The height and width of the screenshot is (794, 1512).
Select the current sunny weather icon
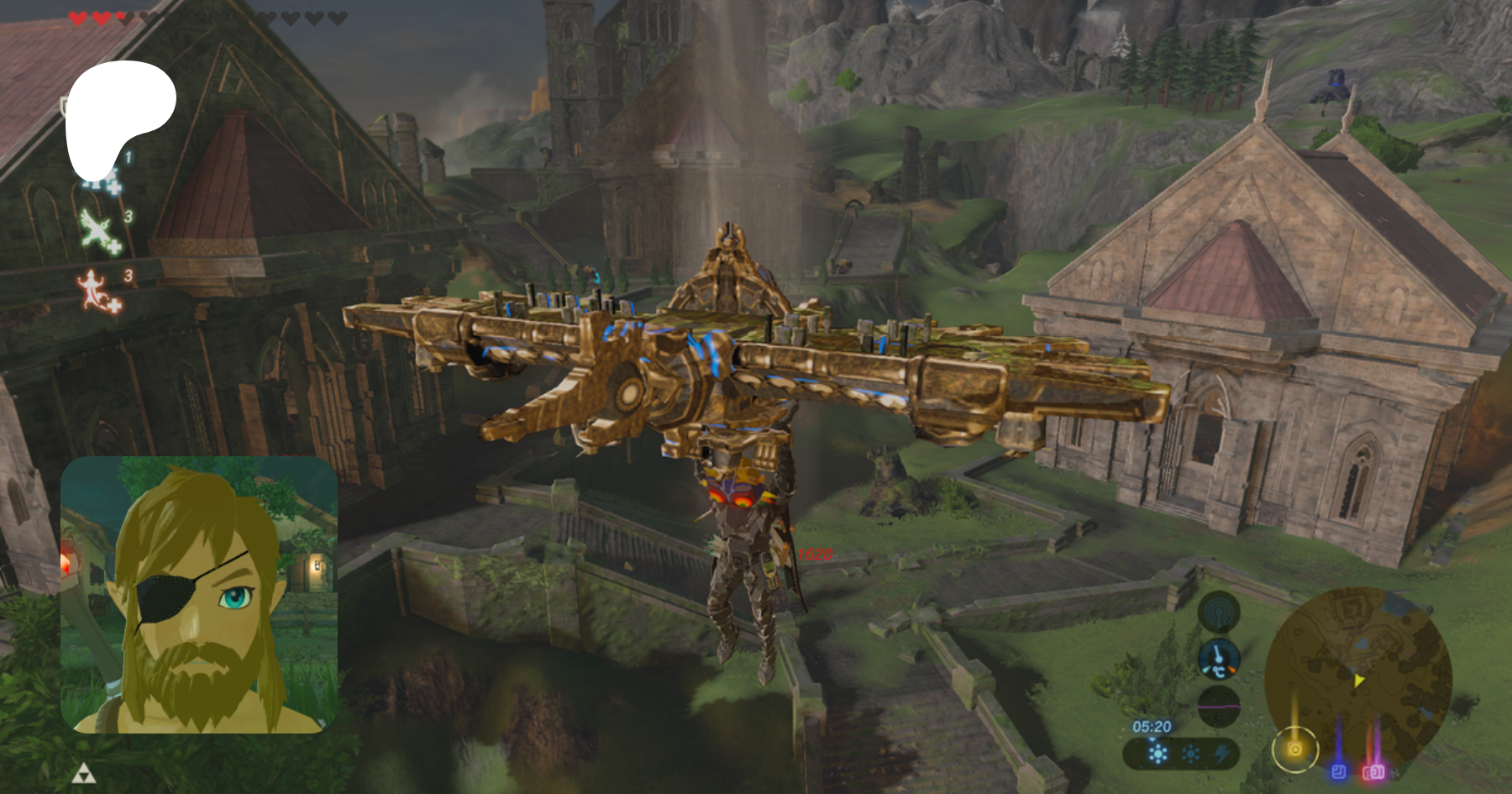tap(1158, 754)
